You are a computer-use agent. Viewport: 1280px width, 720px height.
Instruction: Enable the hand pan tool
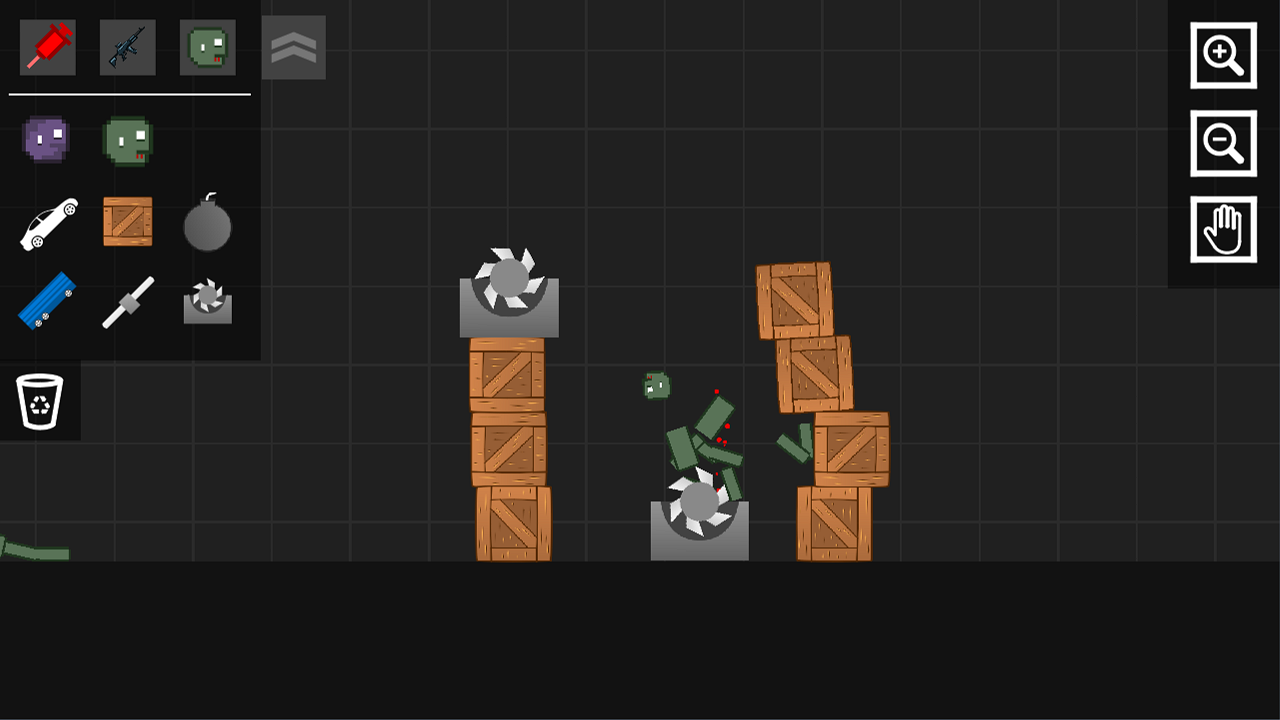1223,228
